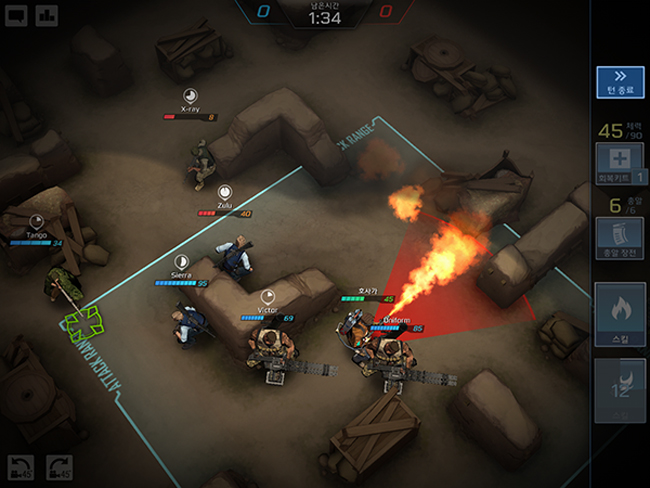This screenshot has height=488, width=650.
Task: Reload ammo with the 총알 장전 button
Action: 619,240
